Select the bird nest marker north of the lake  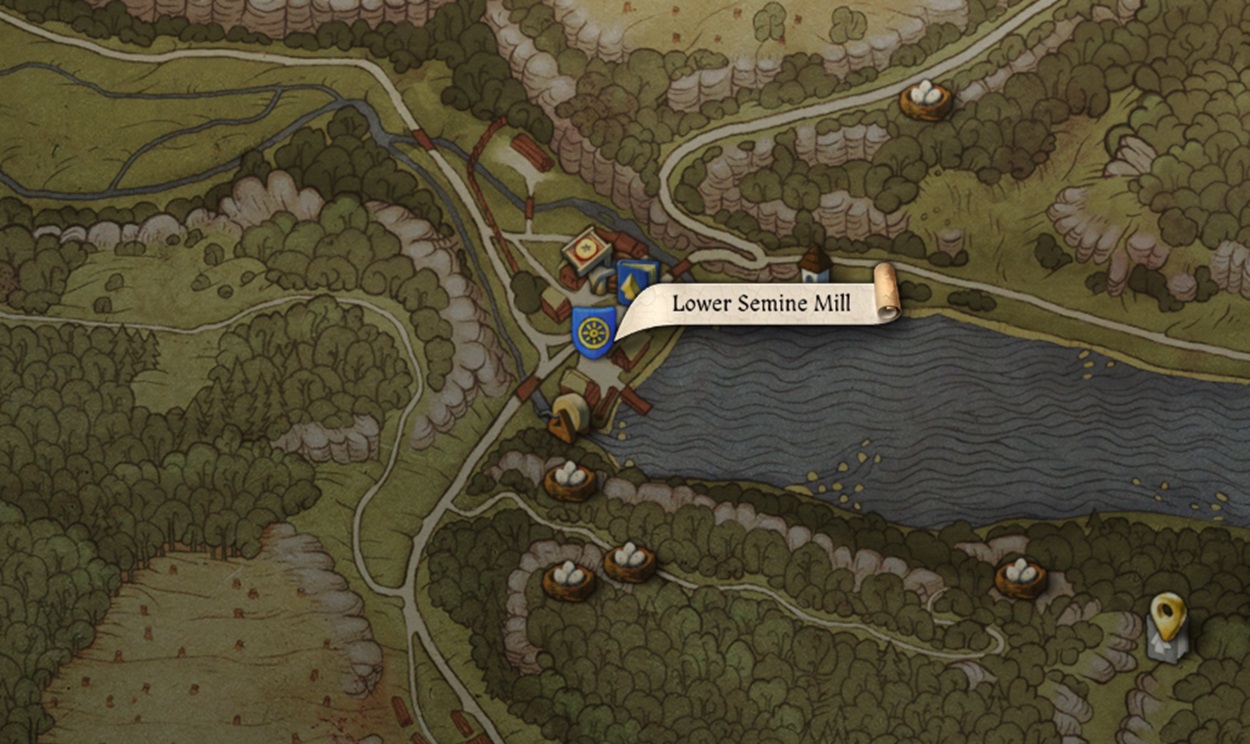click(925, 98)
